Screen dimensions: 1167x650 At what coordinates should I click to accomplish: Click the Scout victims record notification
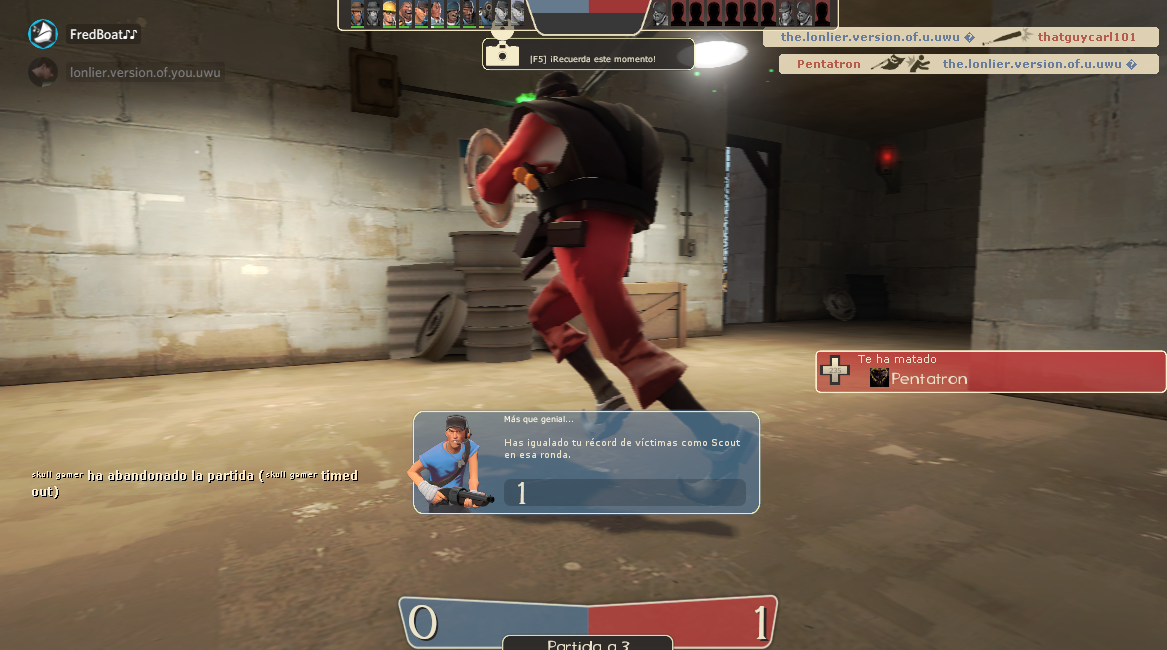pyautogui.click(x=586, y=462)
